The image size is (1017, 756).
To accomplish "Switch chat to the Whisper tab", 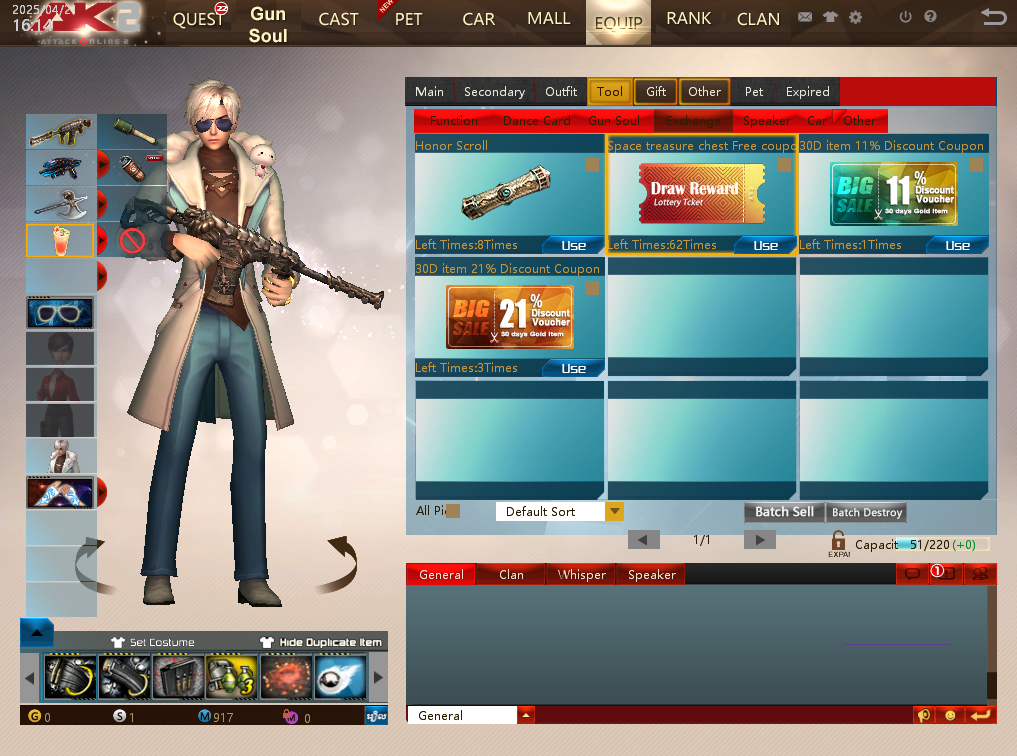I will pyautogui.click(x=582, y=575).
